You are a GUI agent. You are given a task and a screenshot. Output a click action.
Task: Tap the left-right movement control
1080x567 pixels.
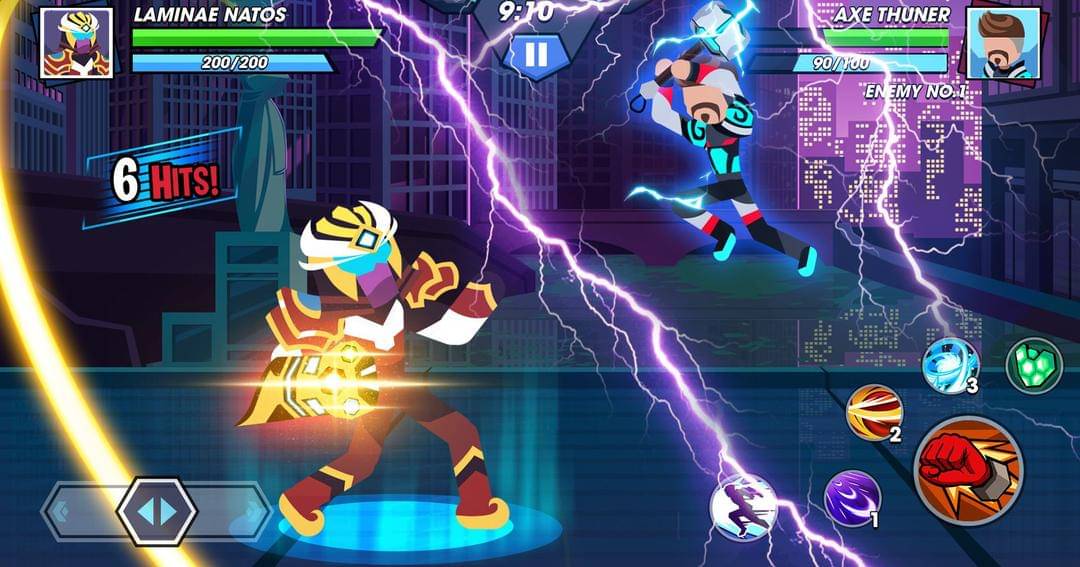point(155,512)
